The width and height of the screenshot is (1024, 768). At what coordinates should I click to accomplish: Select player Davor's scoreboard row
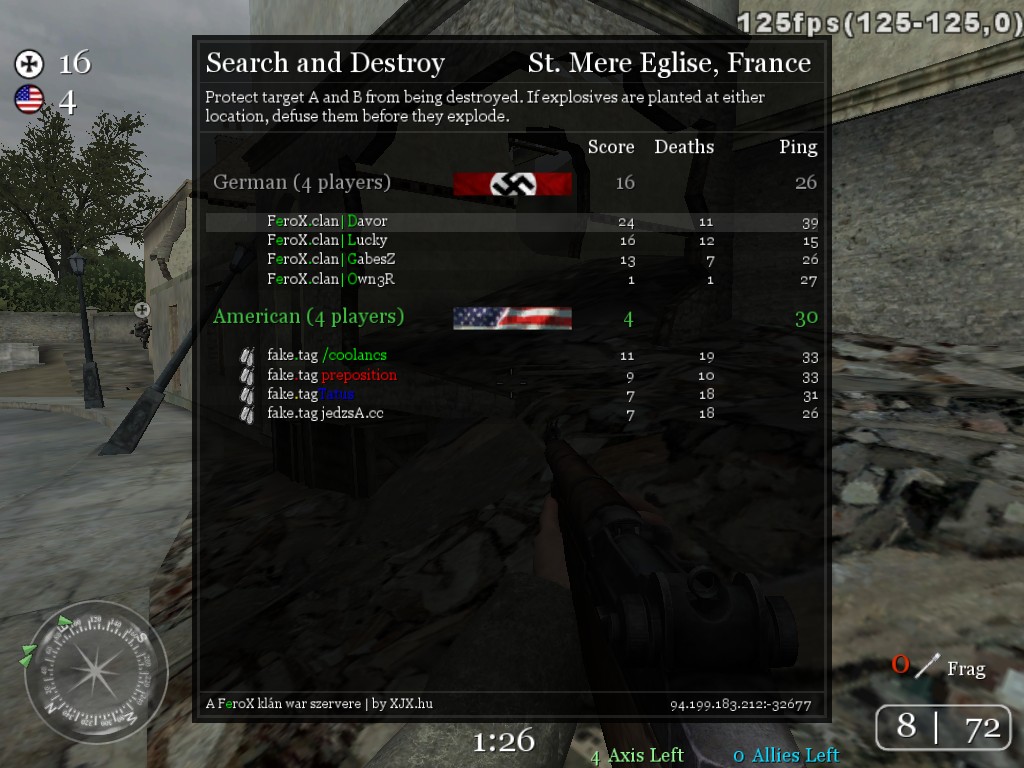point(327,221)
